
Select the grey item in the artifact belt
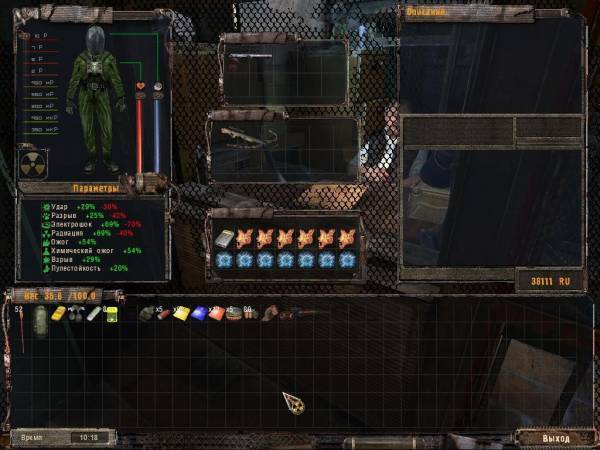click(223, 238)
